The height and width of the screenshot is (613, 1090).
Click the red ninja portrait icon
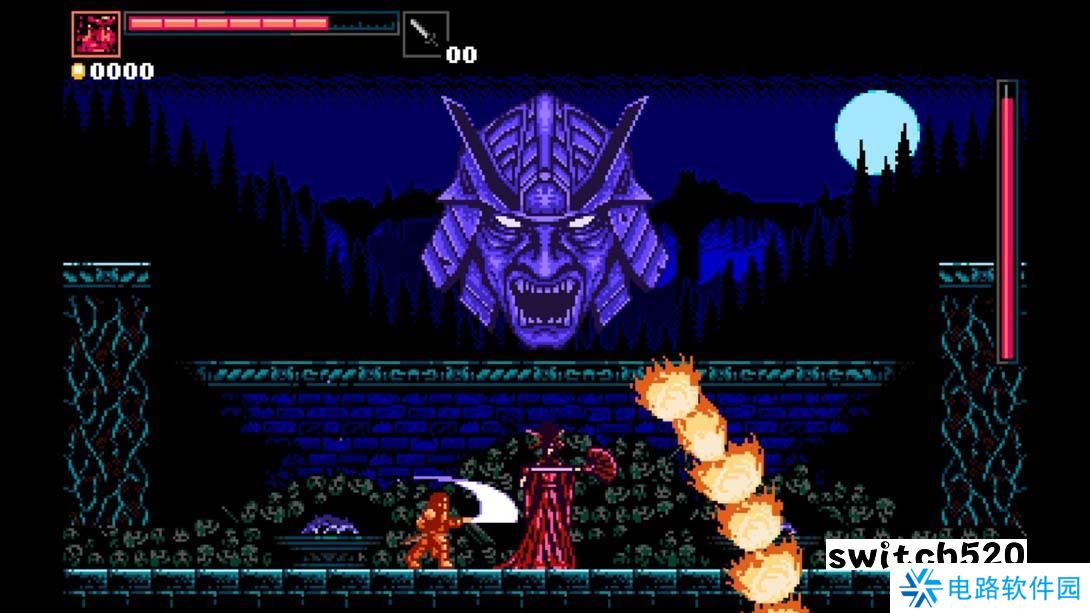[96, 34]
